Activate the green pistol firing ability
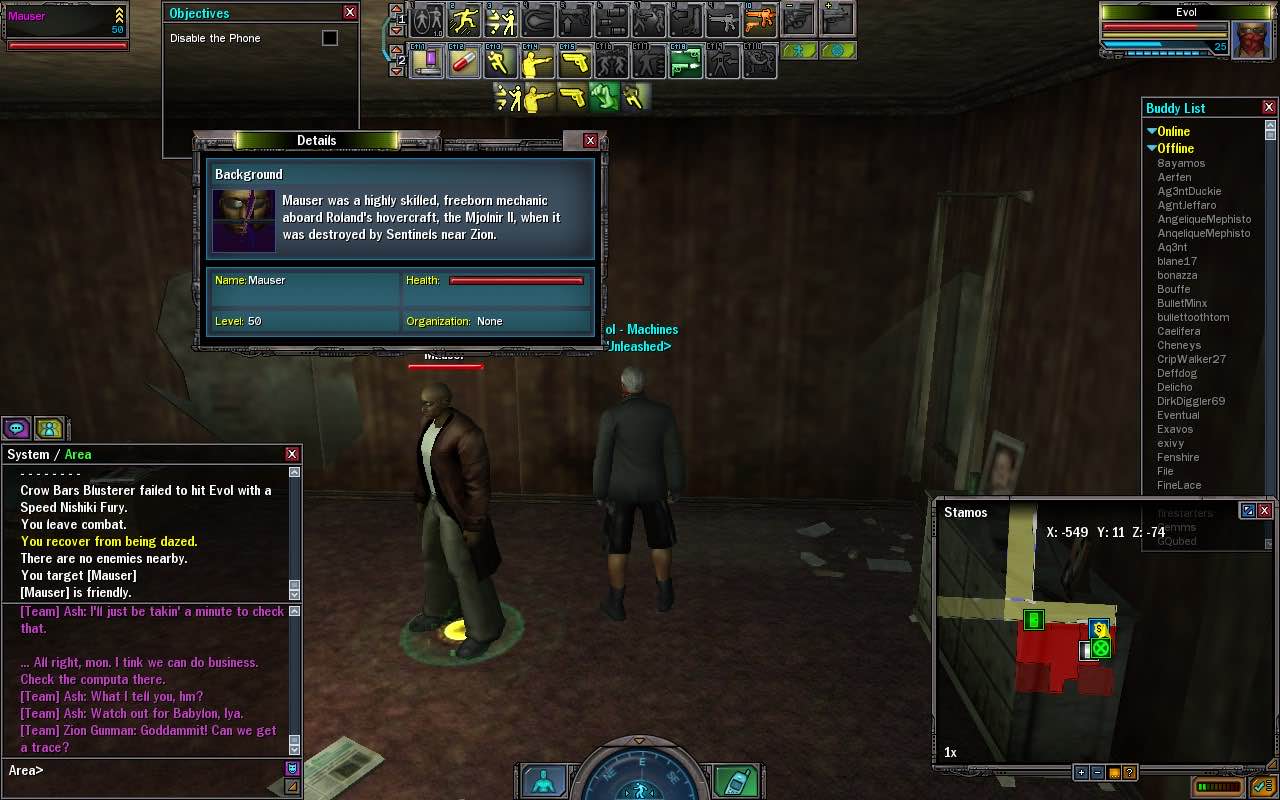 click(x=685, y=63)
